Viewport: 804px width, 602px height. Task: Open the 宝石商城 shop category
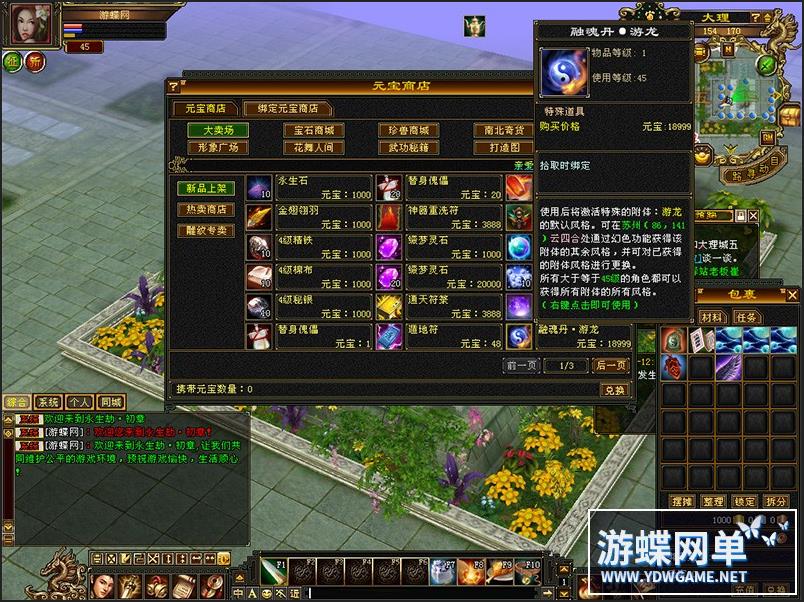point(313,130)
